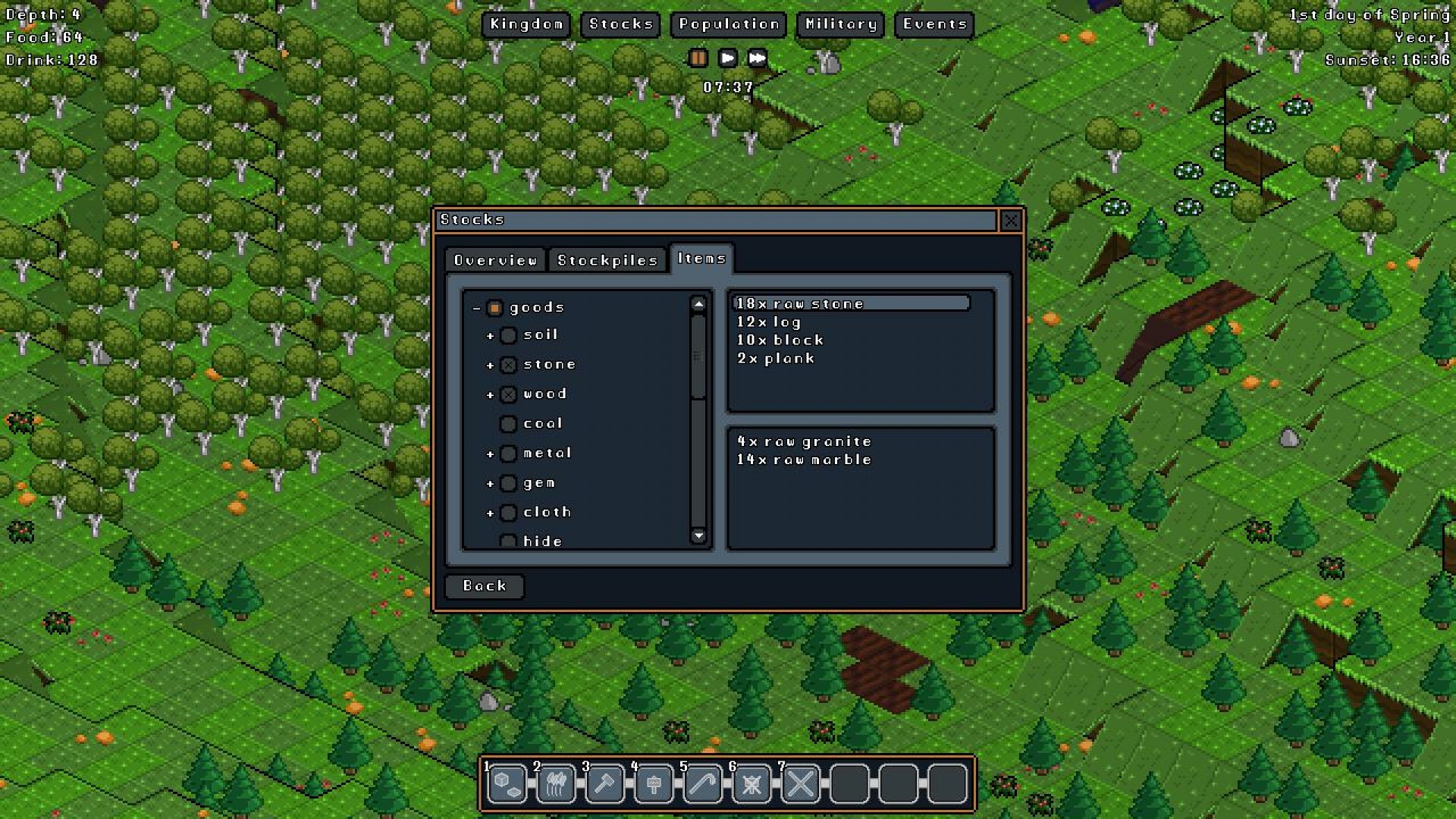Viewport: 1456px width, 819px height.
Task: Activate the X removal tool in slot 7
Action: [x=802, y=783]
